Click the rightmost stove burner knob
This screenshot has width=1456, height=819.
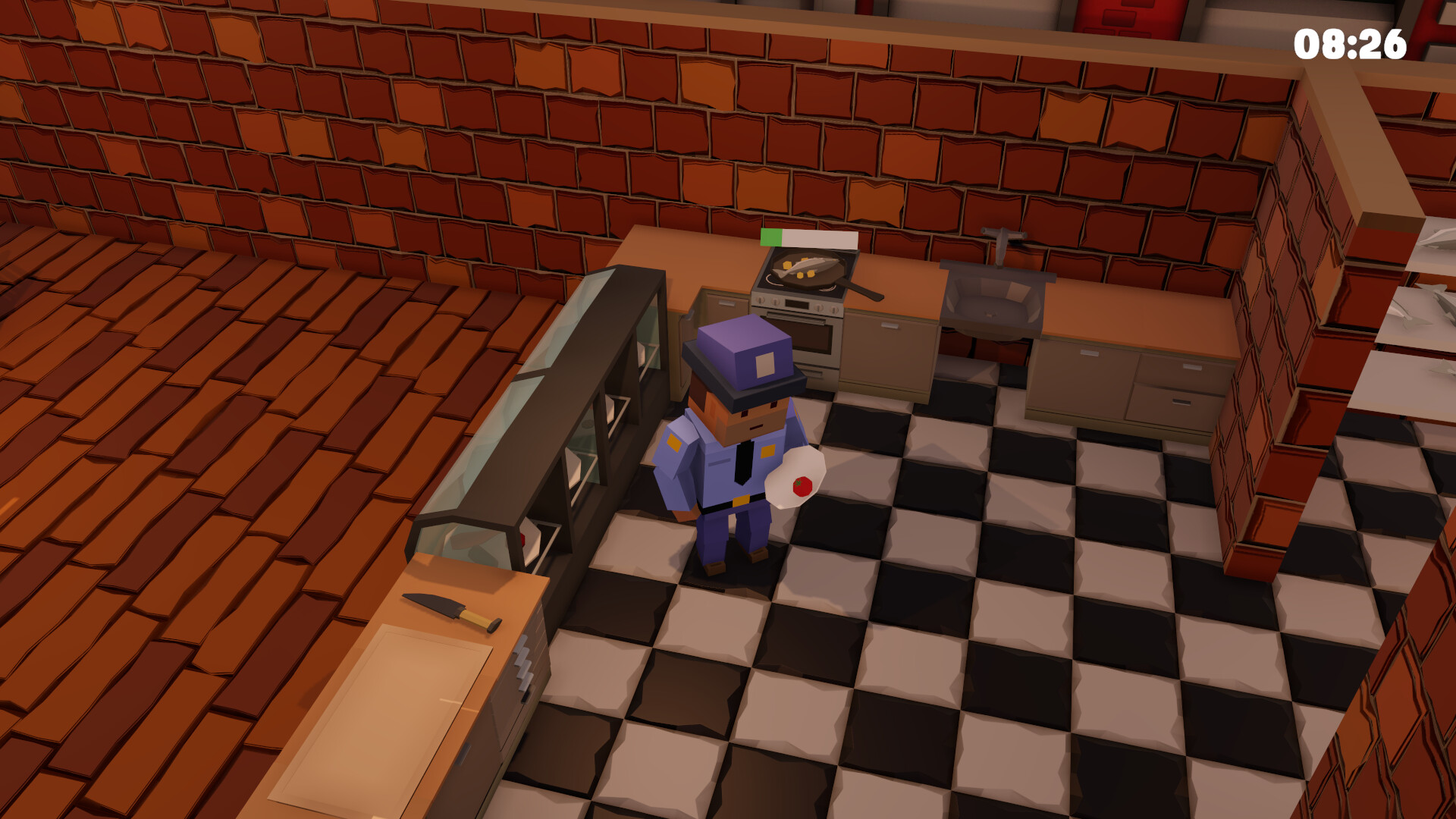(x=834, y=311)
